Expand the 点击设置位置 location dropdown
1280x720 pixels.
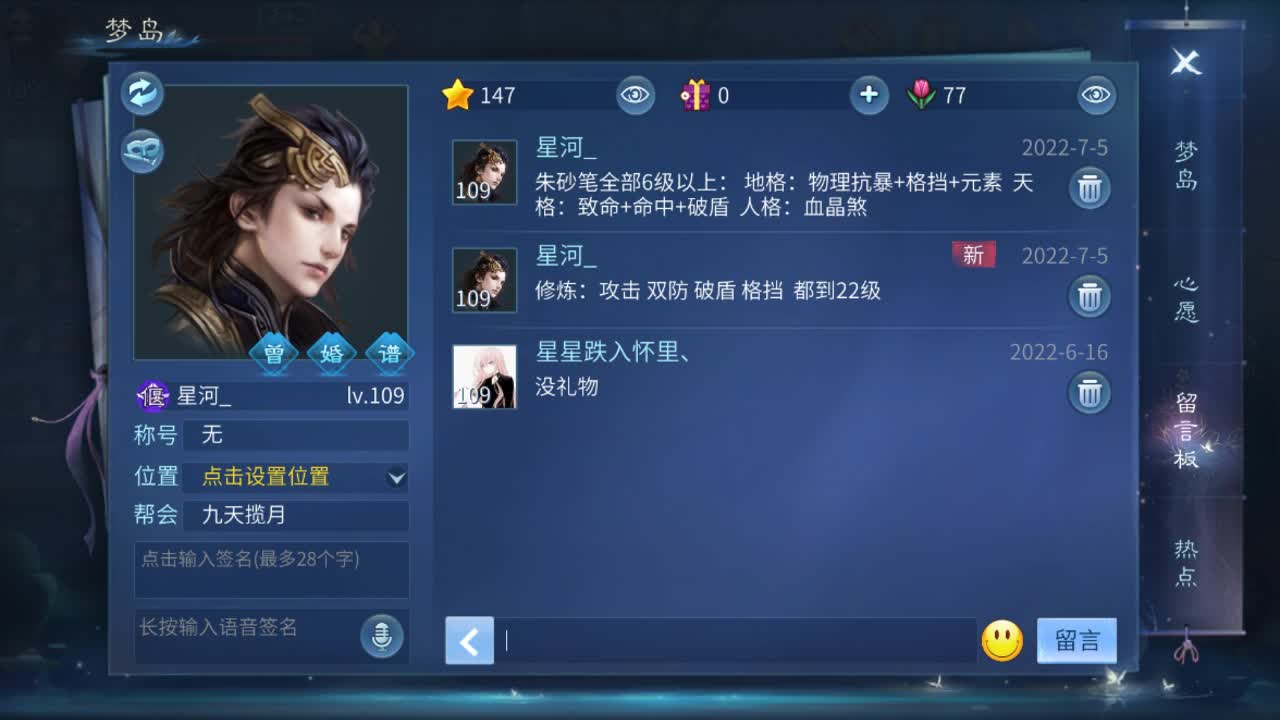coord(296,478)
